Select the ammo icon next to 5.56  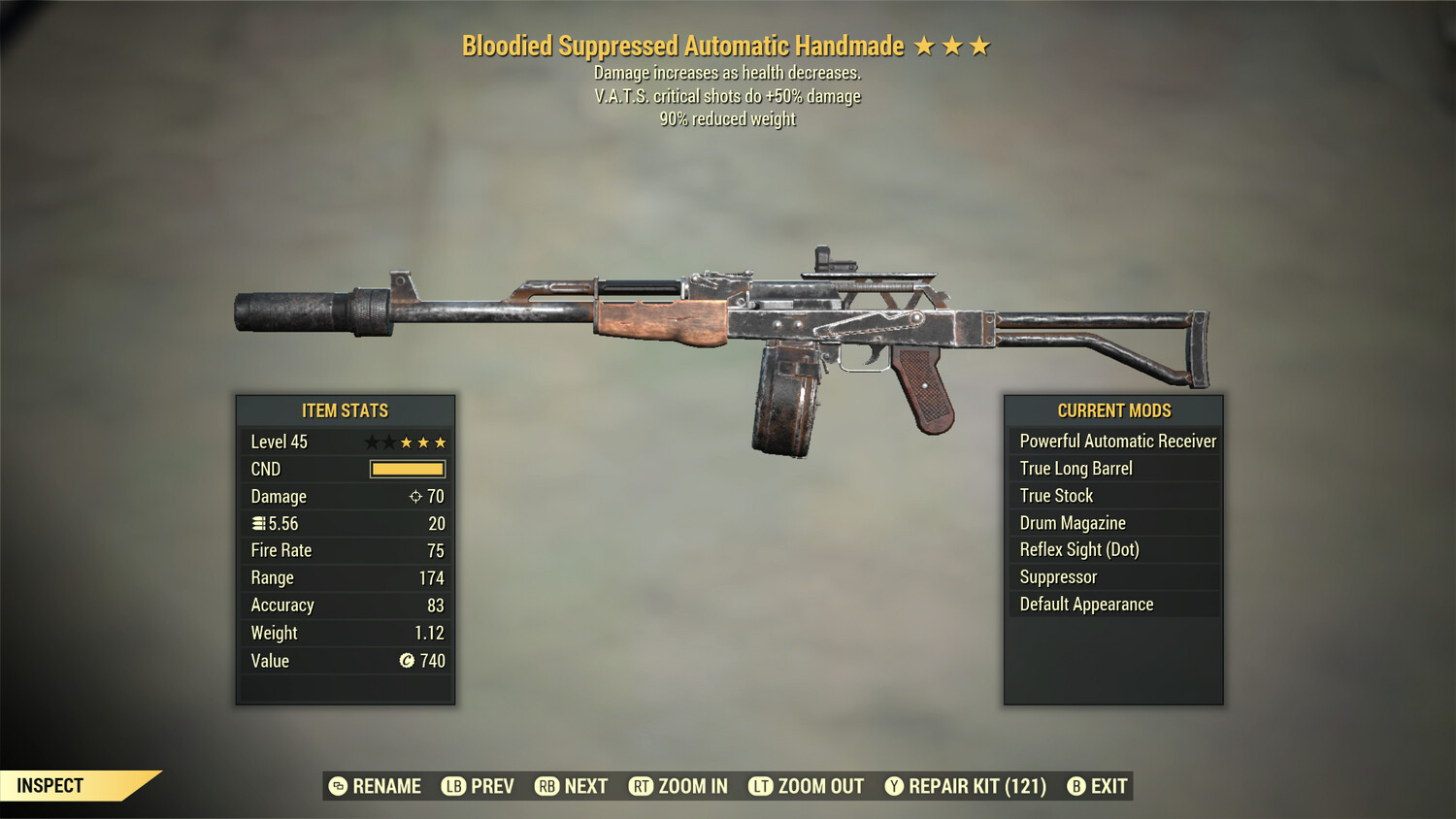(258, 523)
